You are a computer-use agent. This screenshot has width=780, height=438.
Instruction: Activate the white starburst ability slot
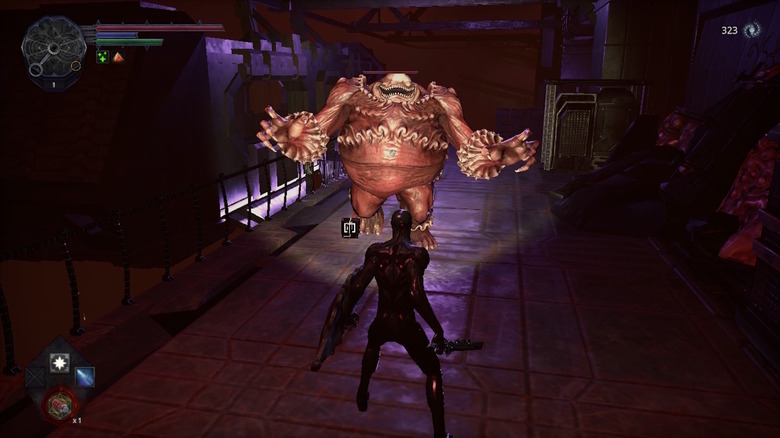[60, 361]
